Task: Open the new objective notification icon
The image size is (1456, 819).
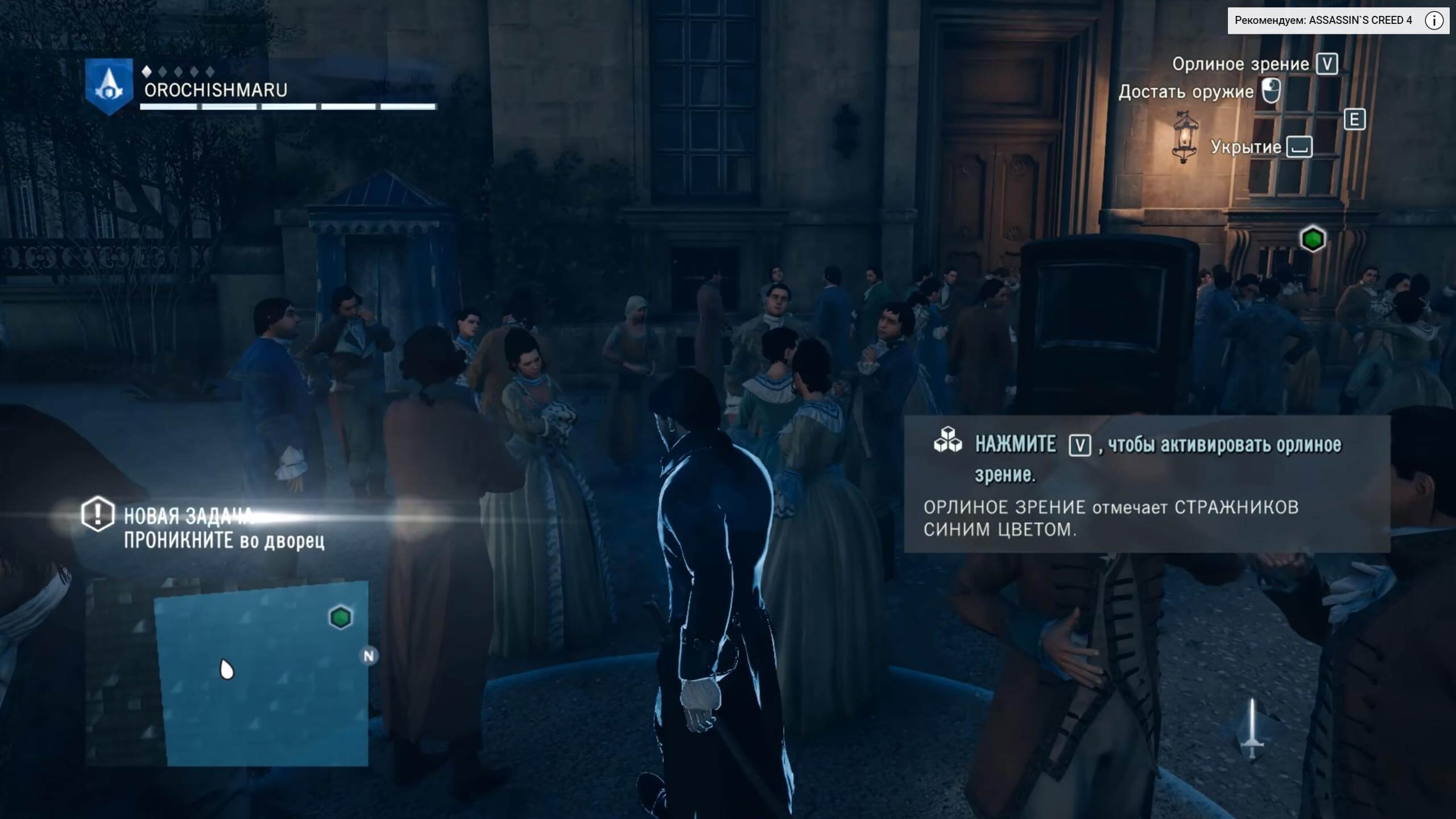Action: (x=97, y=514)
